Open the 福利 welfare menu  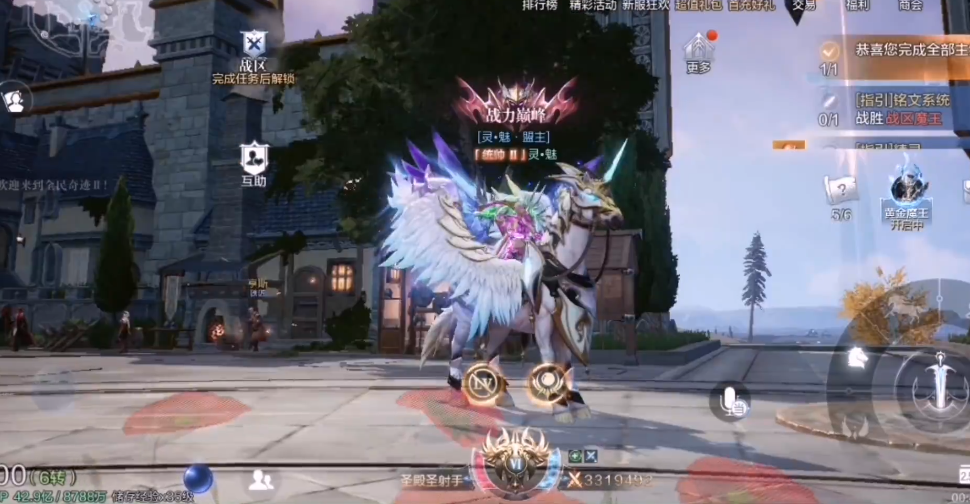click(857, 6)
